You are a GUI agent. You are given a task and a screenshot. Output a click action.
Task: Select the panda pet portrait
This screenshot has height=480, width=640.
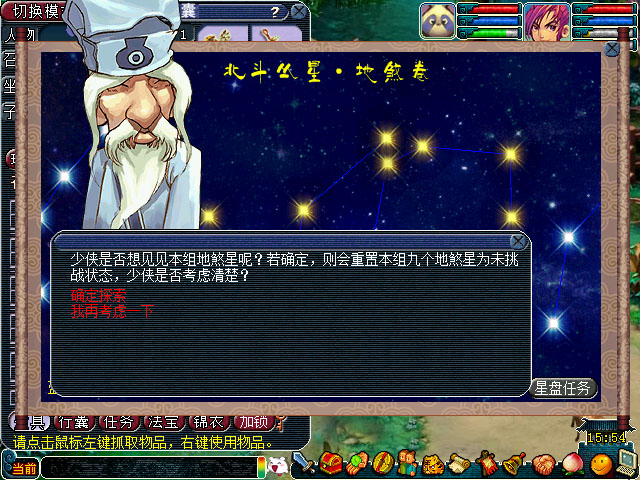pos(437,18)
